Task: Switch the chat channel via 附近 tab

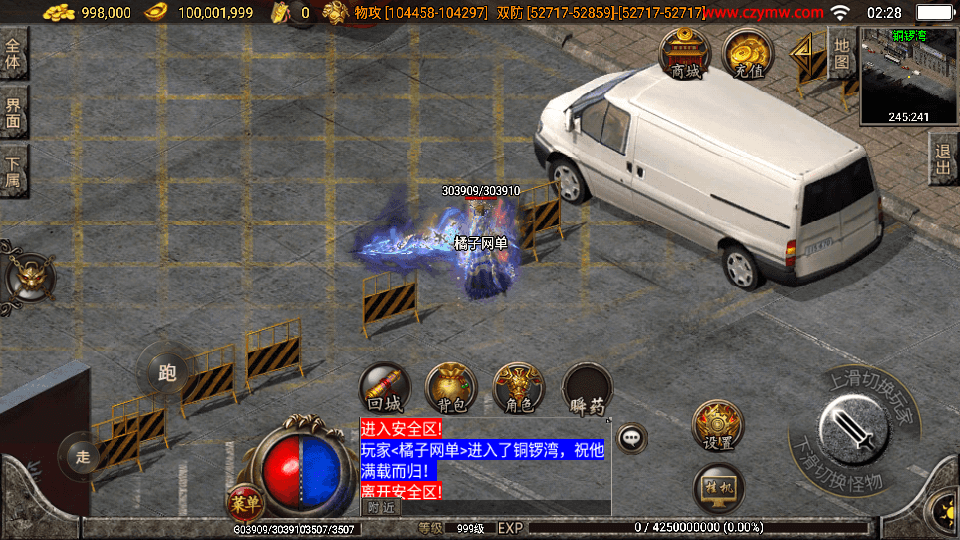Action: pos(380,507)
